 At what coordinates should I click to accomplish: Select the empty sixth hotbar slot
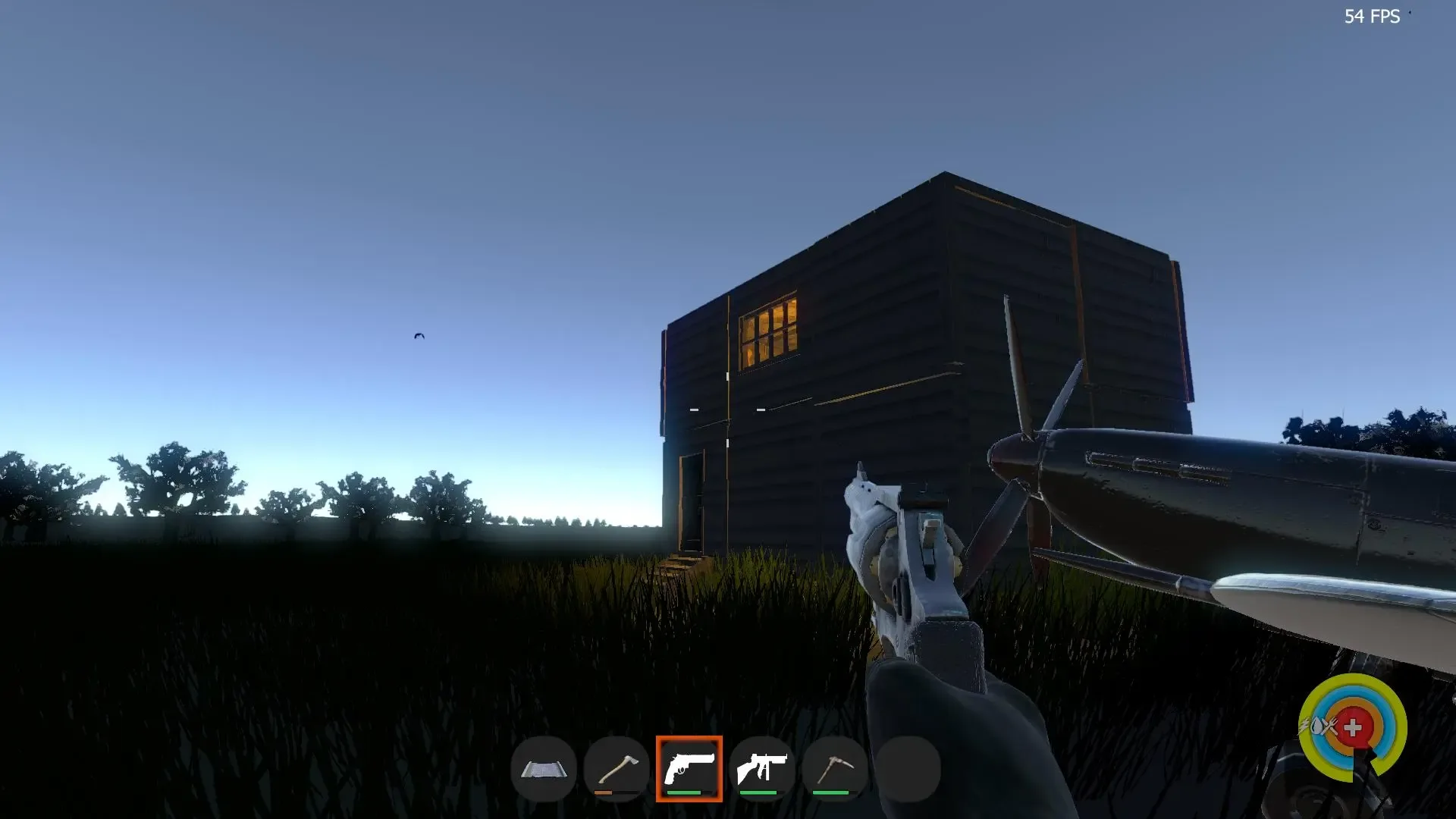[x=908, y=769]
